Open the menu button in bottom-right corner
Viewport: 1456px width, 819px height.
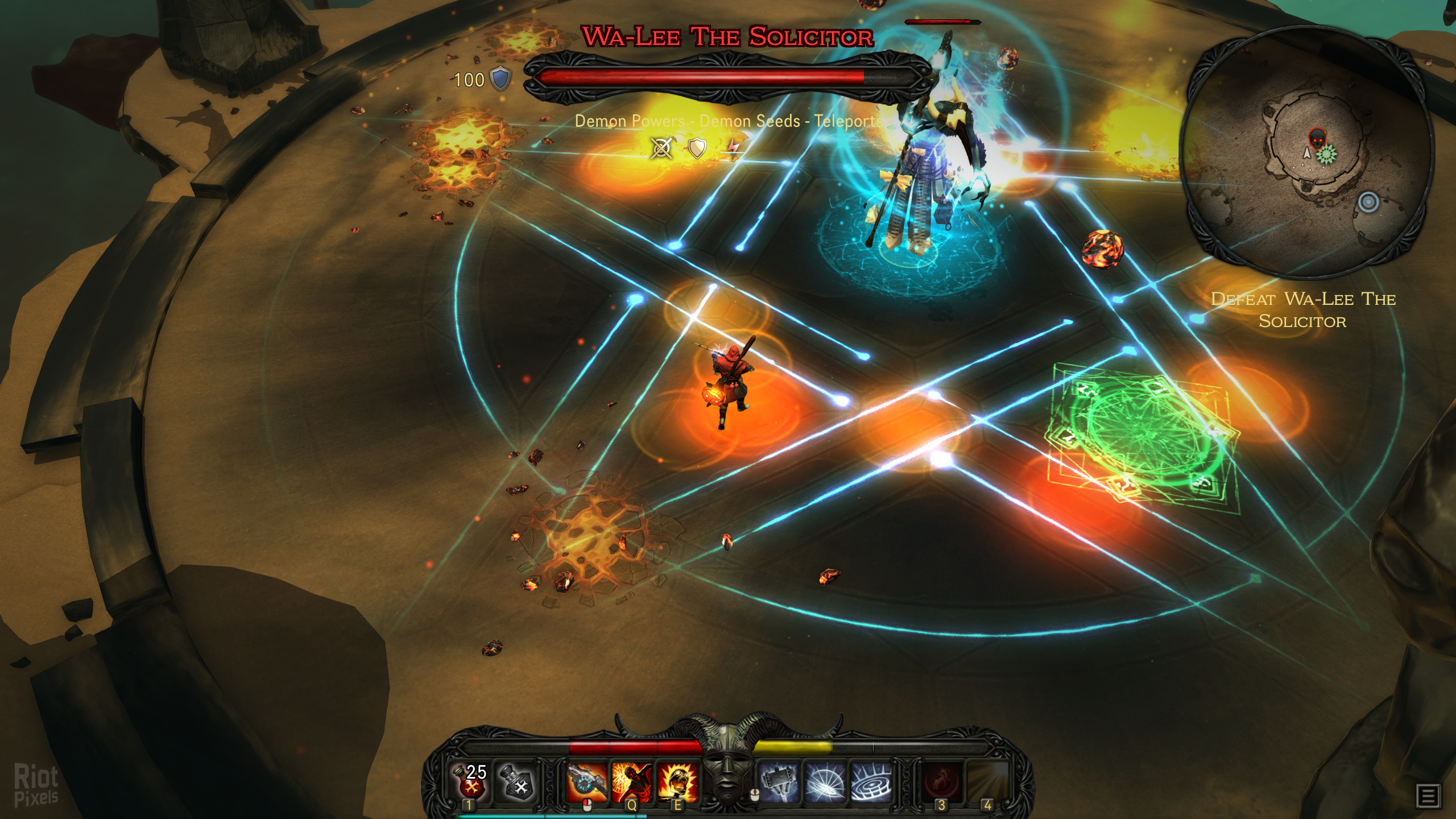click(1429, 796)
